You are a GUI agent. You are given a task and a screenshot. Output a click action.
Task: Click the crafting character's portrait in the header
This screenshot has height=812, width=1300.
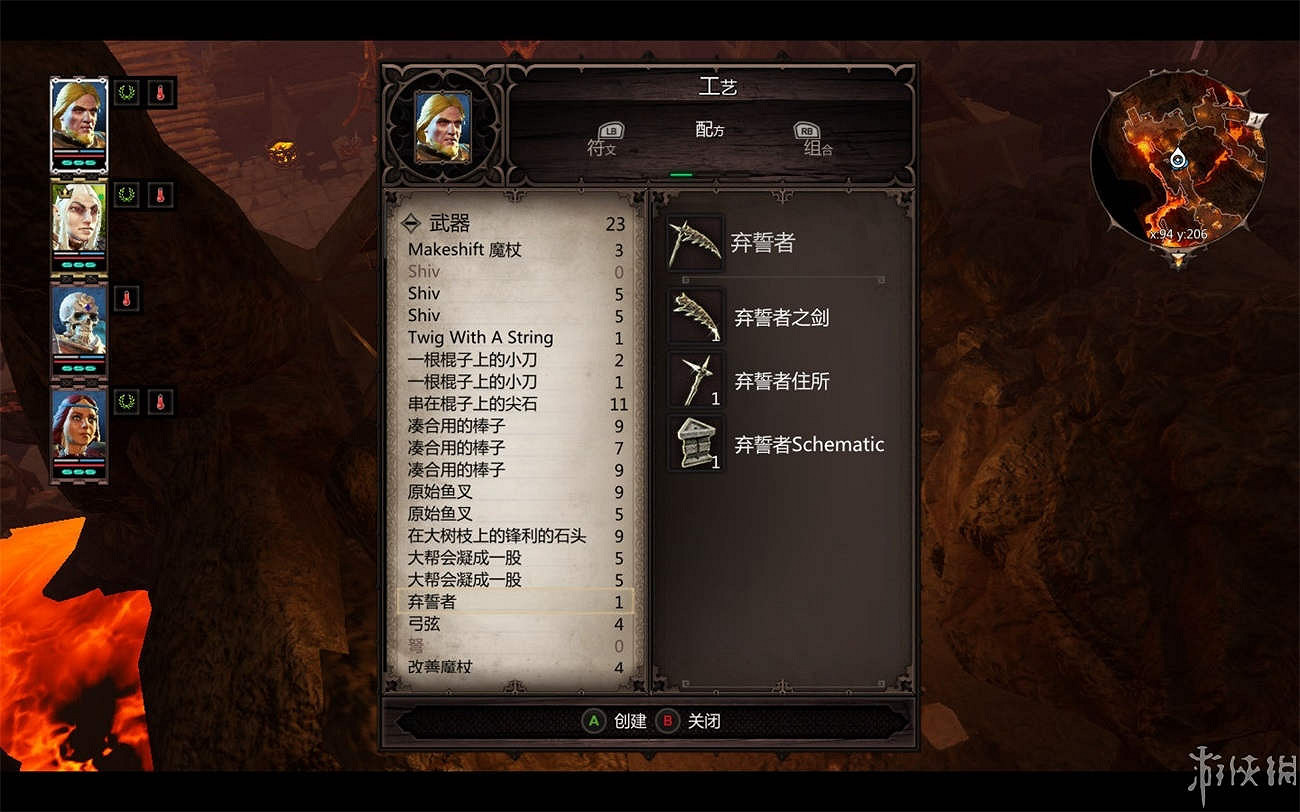(x=442, y=128)
